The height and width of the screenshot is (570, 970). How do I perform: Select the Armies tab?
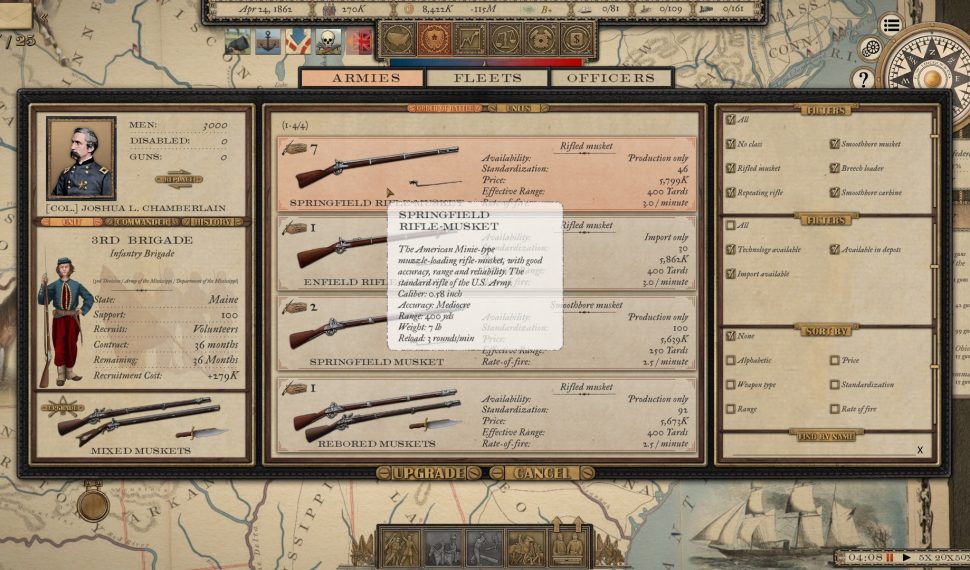[x=365, y=78]
